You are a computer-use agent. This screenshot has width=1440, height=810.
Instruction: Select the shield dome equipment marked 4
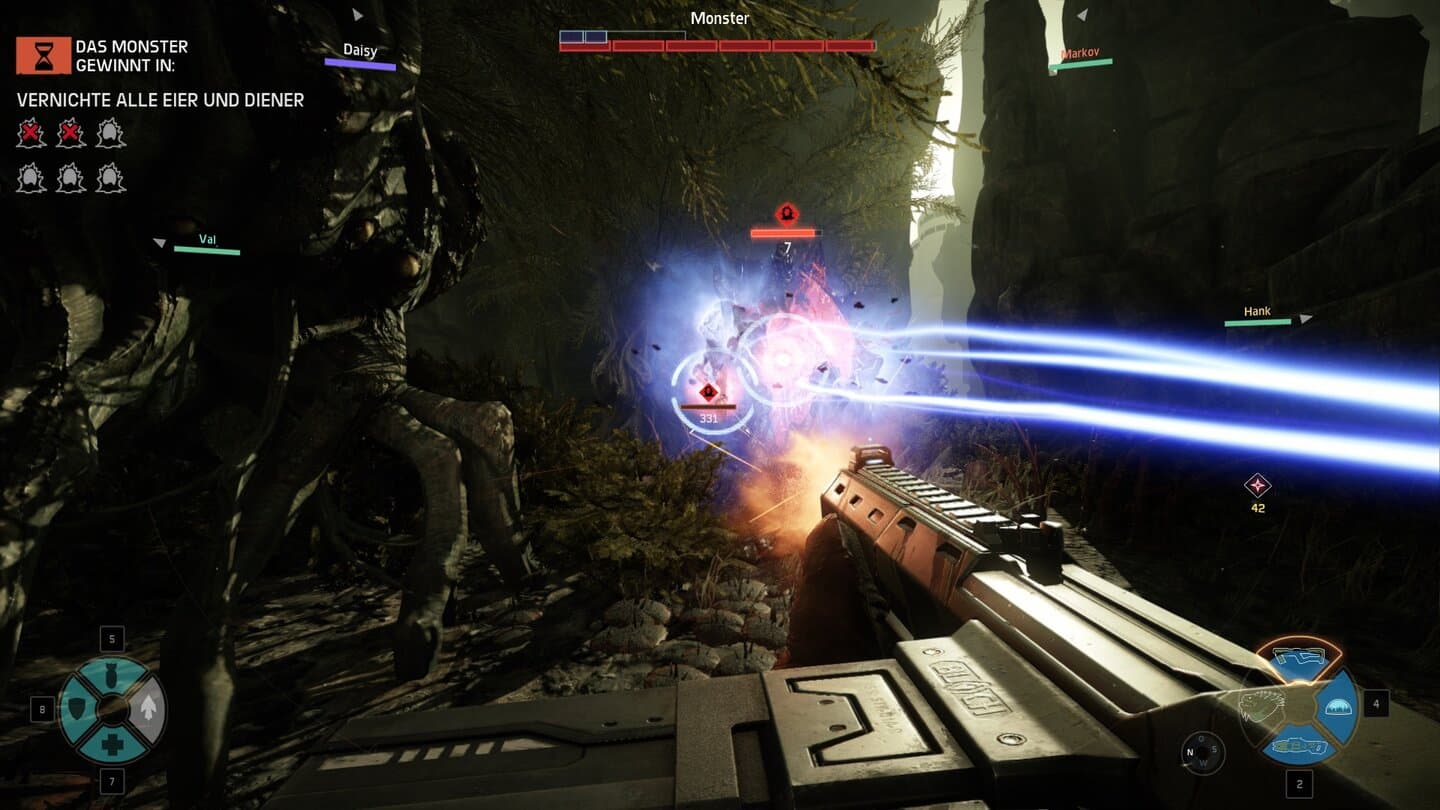[x=1338, y=707]
